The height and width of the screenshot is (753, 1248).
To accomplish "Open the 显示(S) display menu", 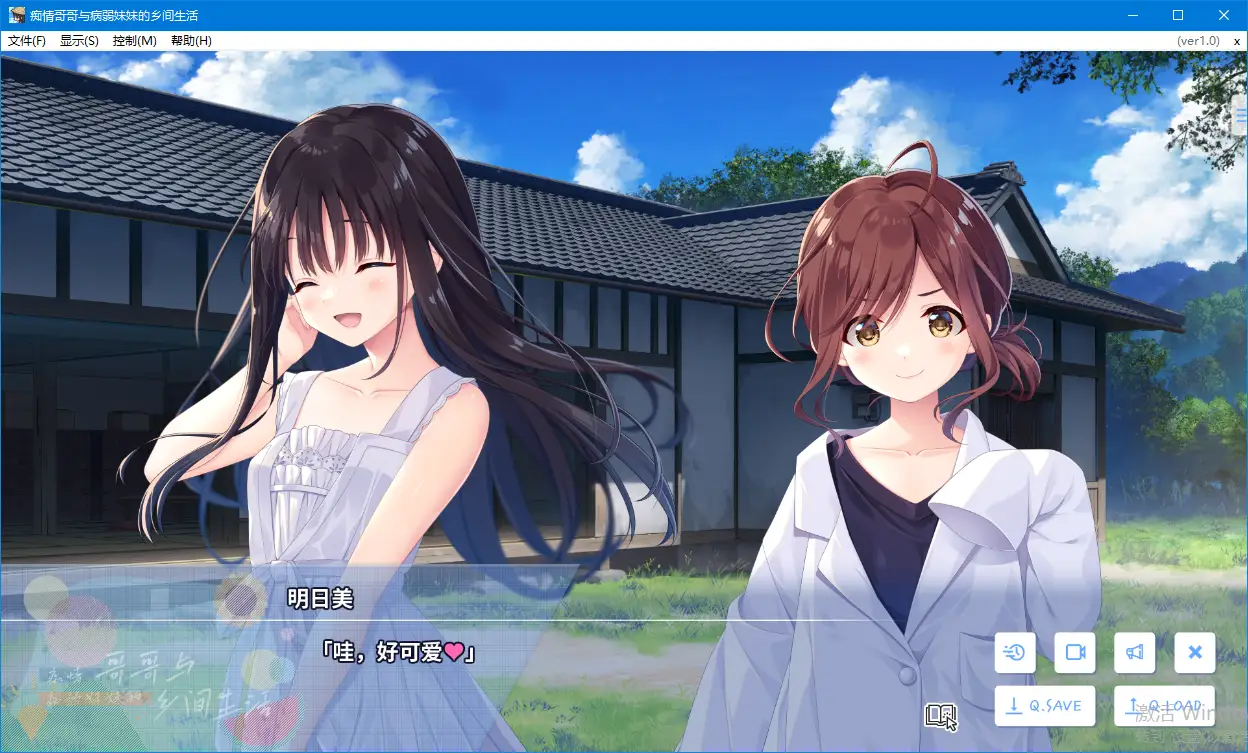I will [x=79, y=41].
